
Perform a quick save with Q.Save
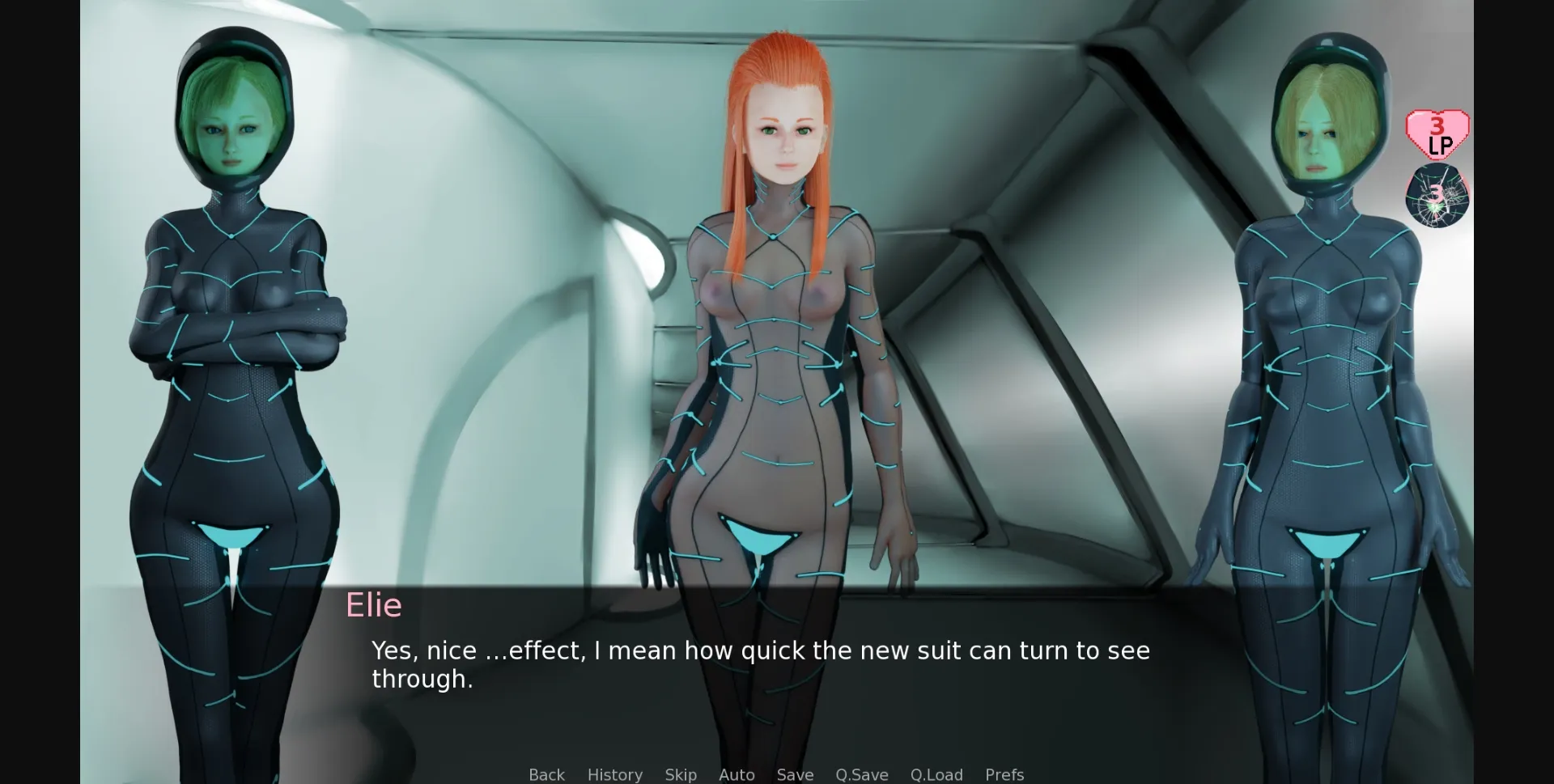click(x=861, y=774)
